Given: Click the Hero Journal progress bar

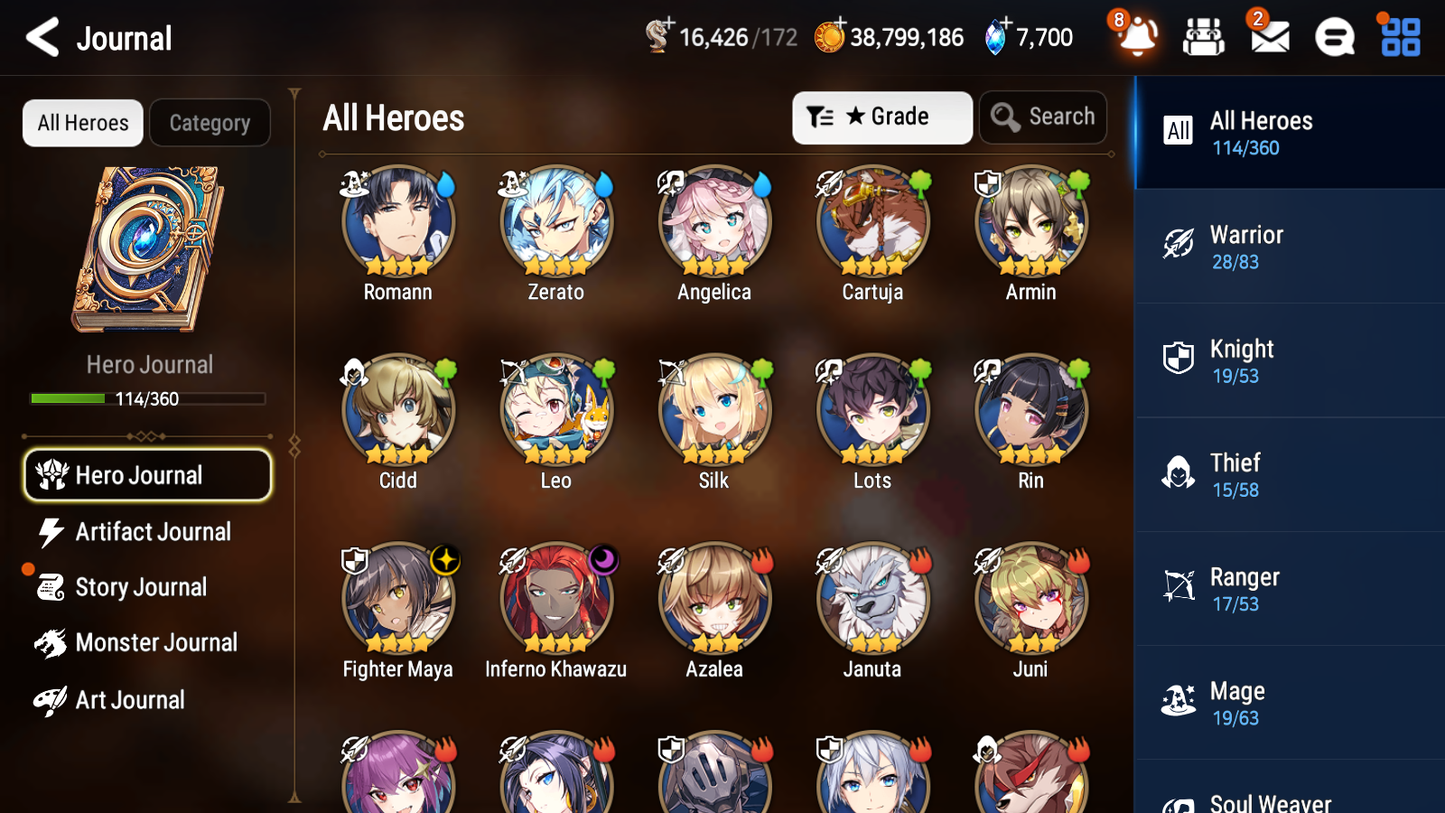Looking at the screenshot, I should tap(149, 398).
